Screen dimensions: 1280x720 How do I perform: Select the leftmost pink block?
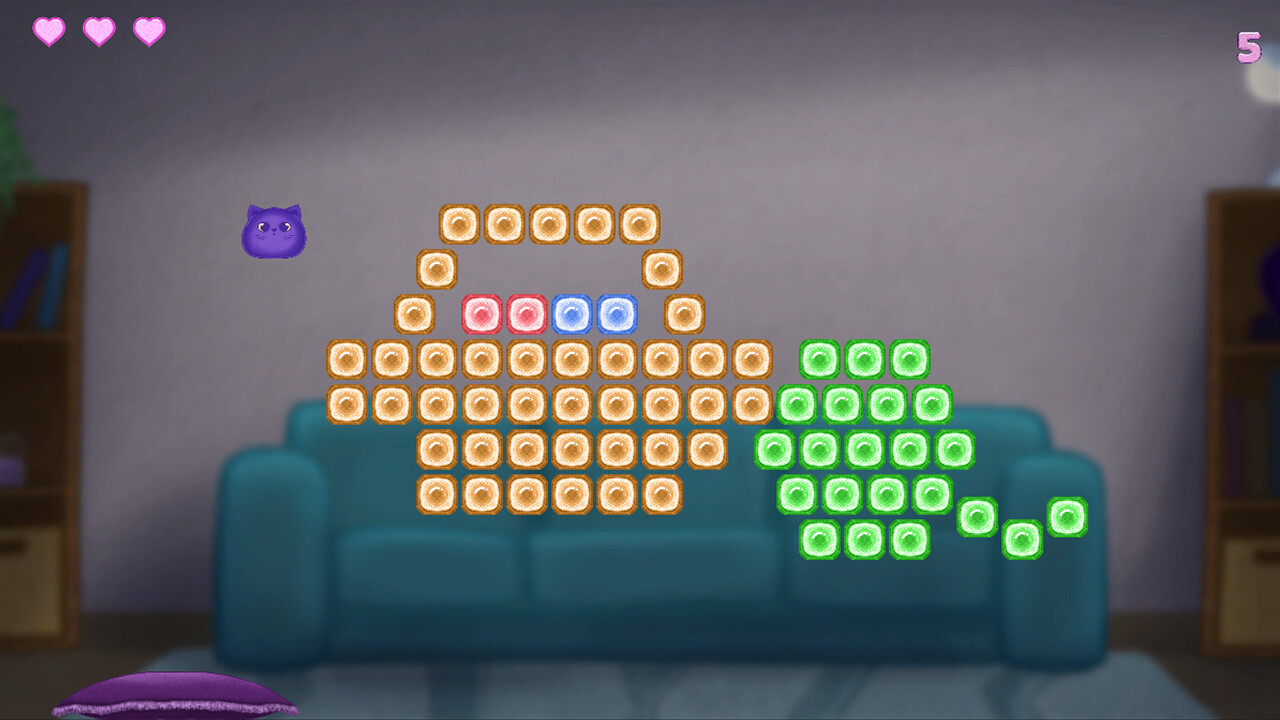pyautogui.click(x=482, y=313)
